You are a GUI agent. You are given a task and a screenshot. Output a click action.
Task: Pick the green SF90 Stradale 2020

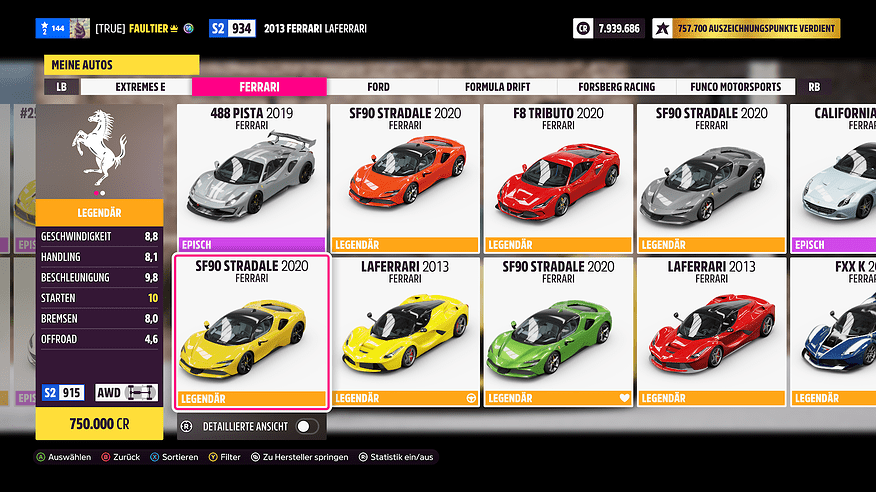[x=559, y=332]
